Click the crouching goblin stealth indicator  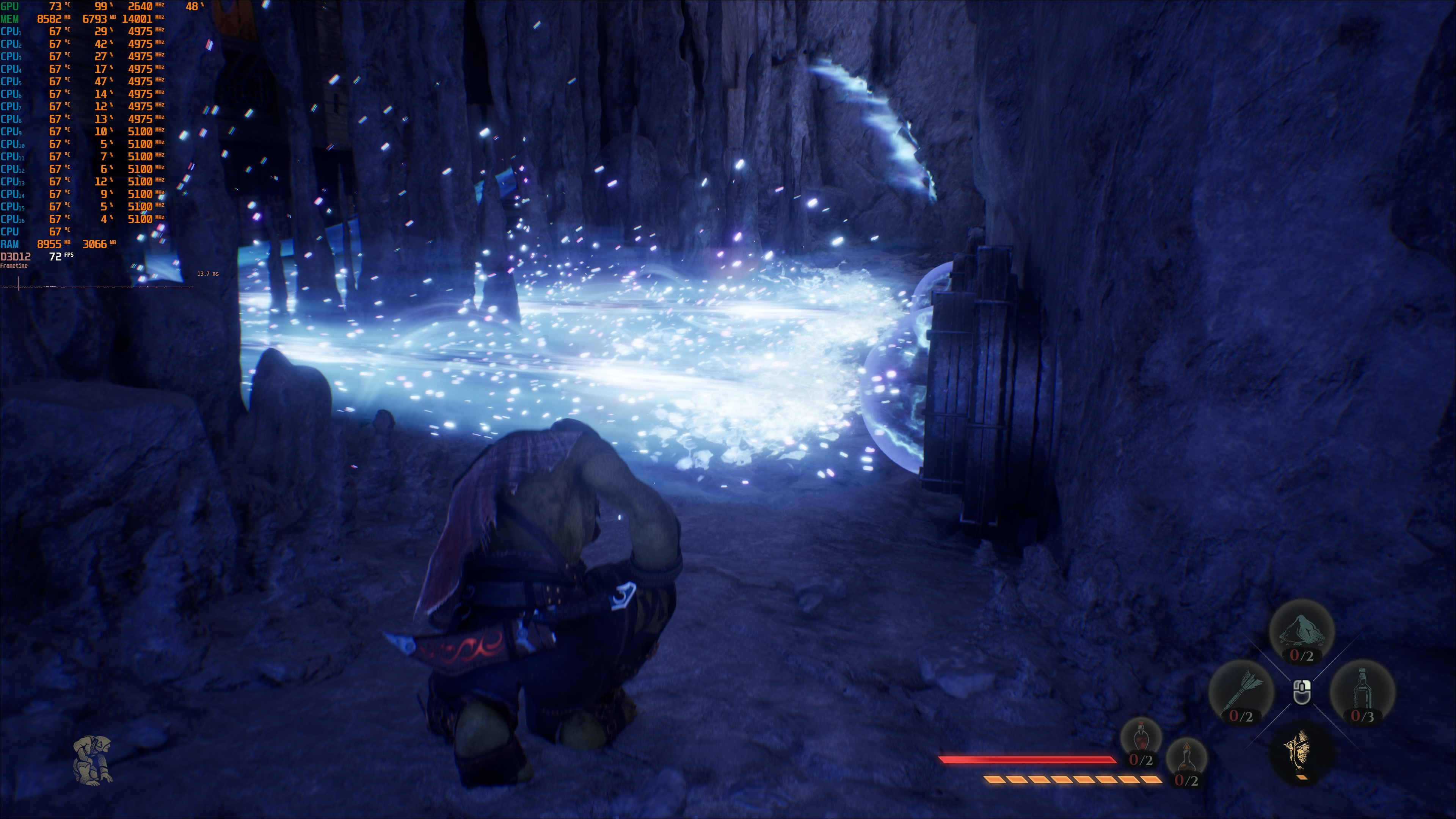(93, 759)
